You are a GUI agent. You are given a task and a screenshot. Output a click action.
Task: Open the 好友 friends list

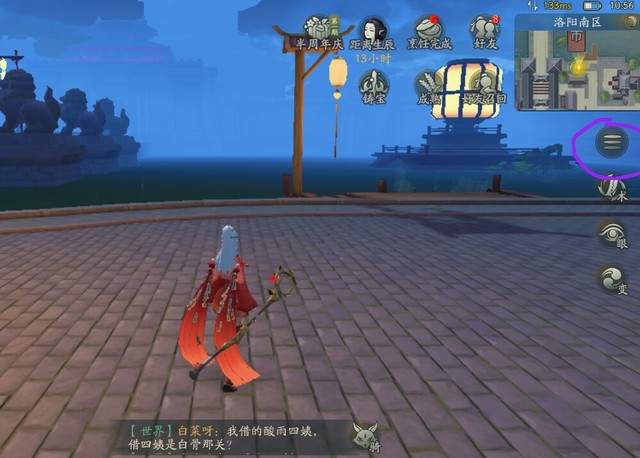[485, 30]
